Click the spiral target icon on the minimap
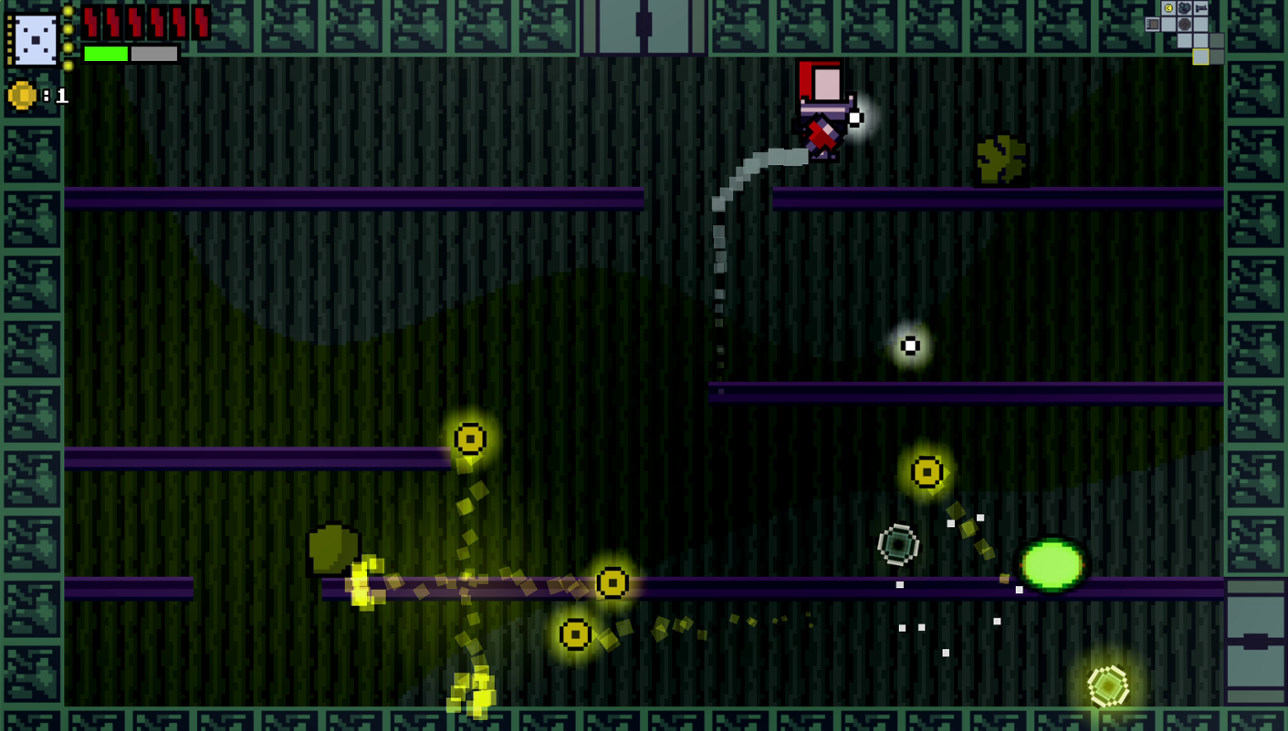The height and width of the screenshot is (731, 1288). pyautogui.click(x=1185, y=24)
